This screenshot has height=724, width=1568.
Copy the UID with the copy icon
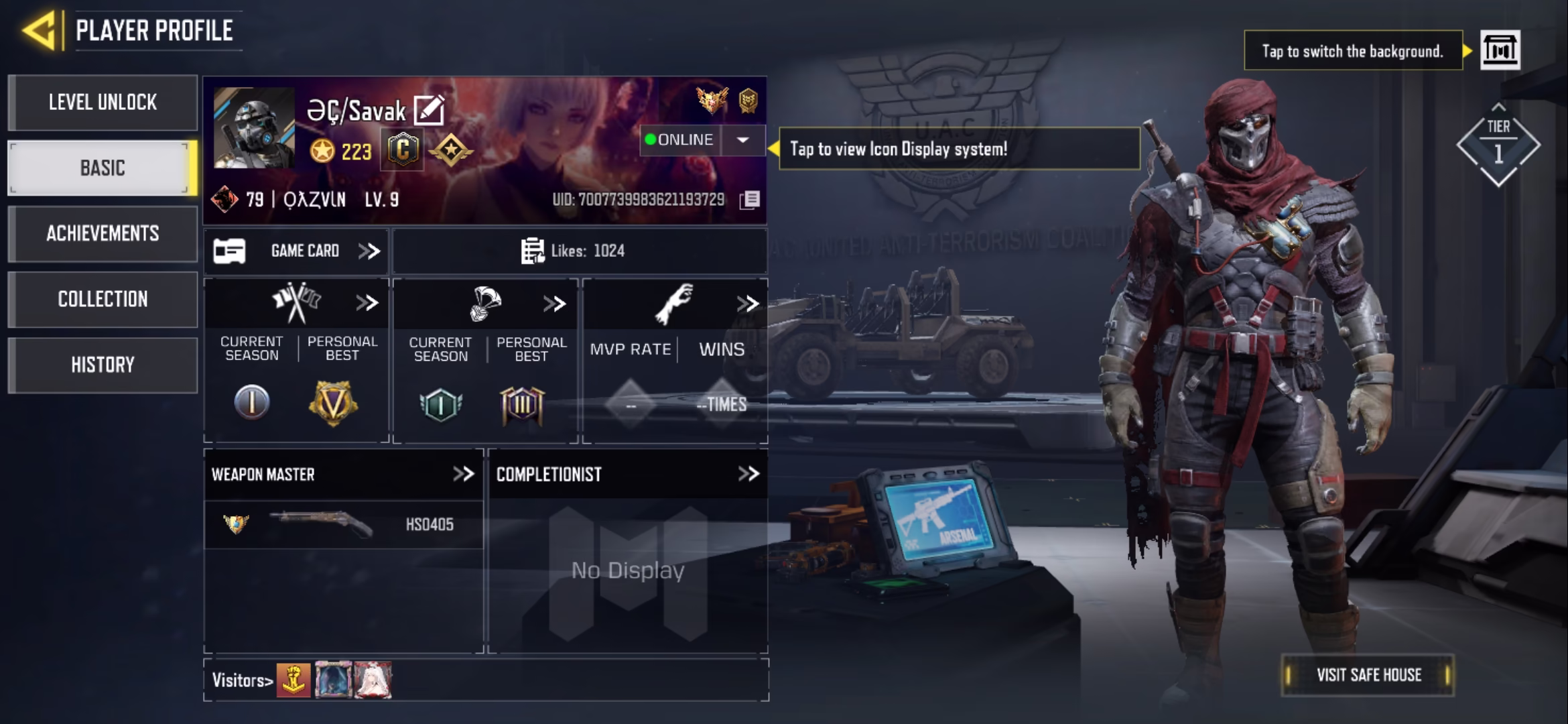coord(750,200)
